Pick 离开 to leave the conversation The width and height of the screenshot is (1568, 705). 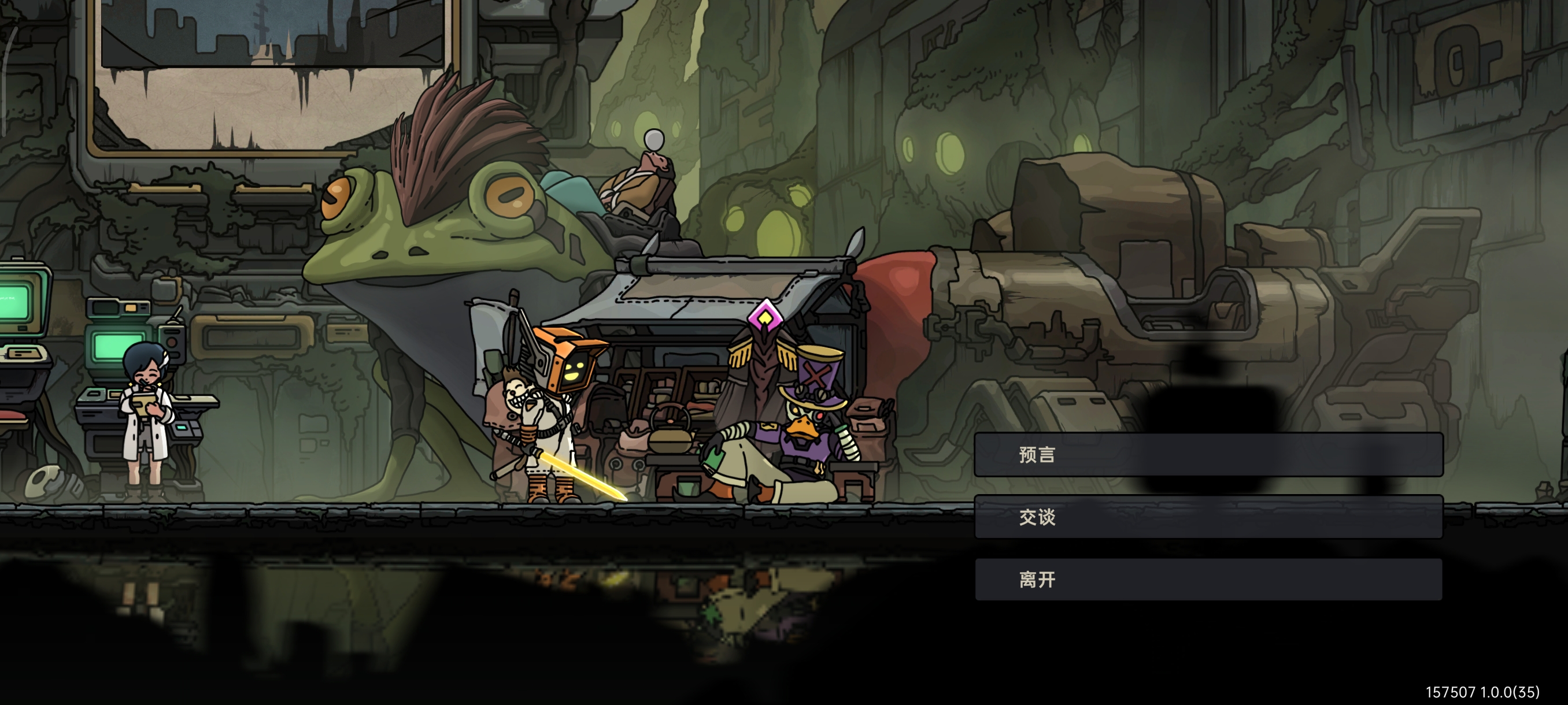pos(1208,579)
